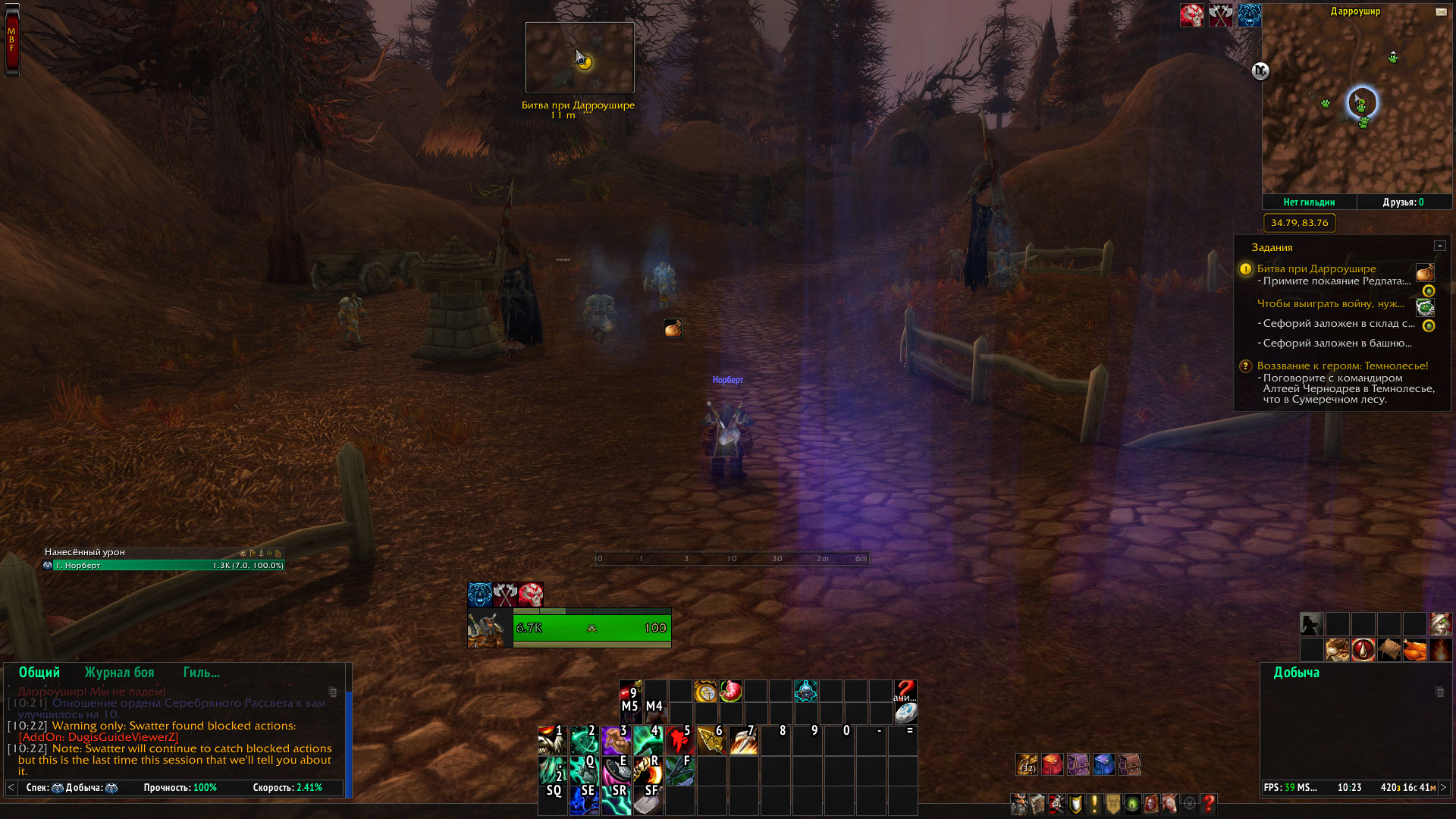Open the Добыча loot tab
The height and width of the screenshot is (819, 1456).
1296,673
